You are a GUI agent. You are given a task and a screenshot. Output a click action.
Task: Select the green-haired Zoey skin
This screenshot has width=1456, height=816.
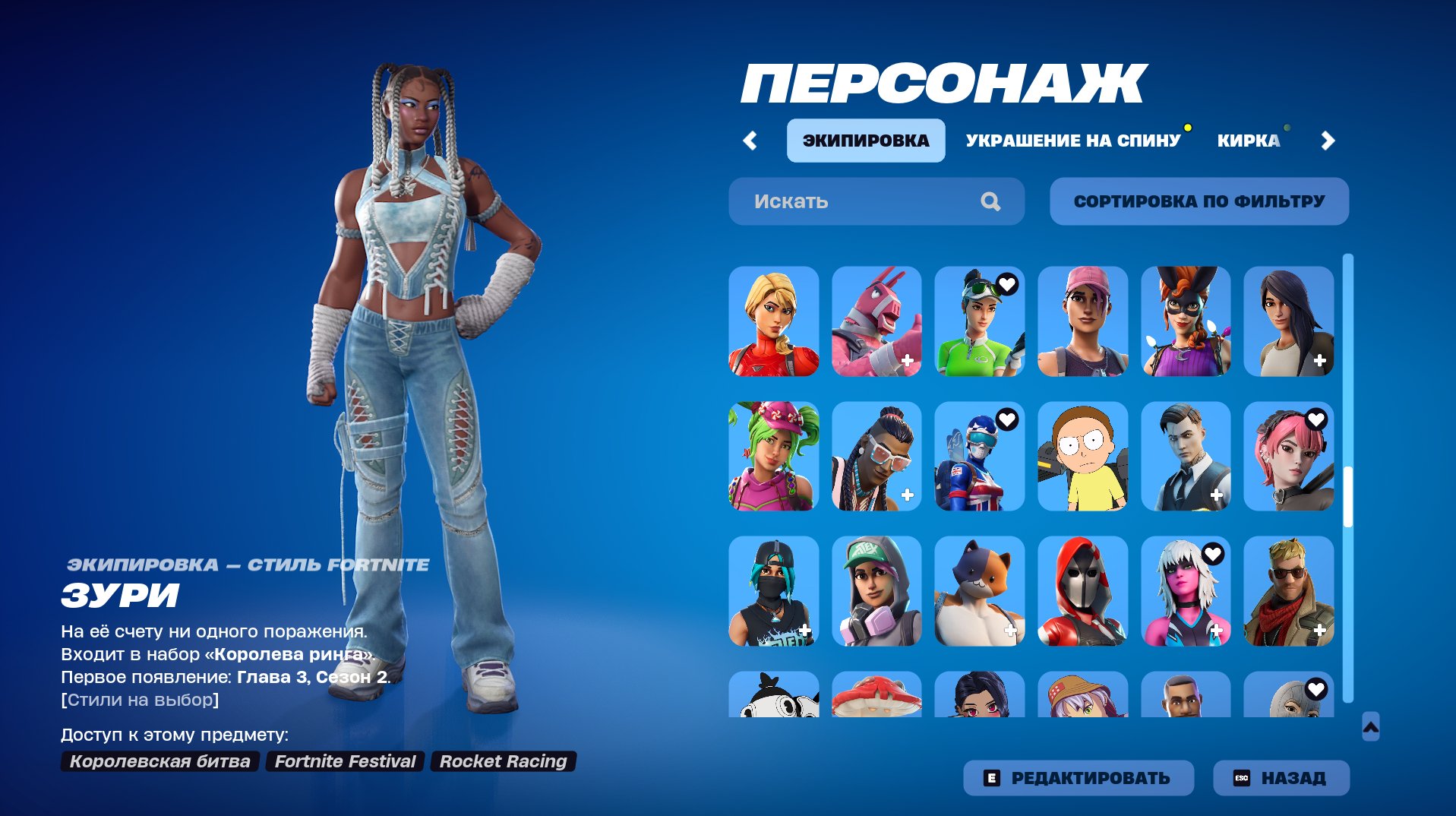click(x=773, y=457)
